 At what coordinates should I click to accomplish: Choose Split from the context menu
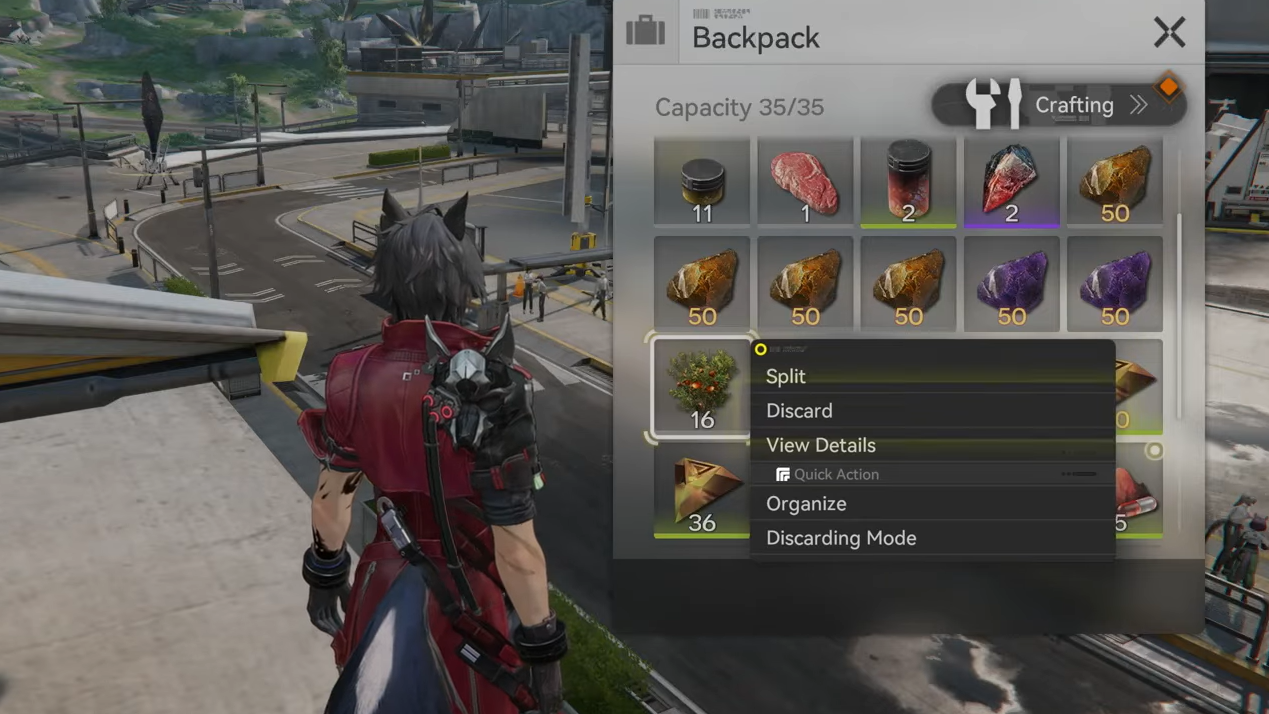pyautogui.click(x=786, y=376)
